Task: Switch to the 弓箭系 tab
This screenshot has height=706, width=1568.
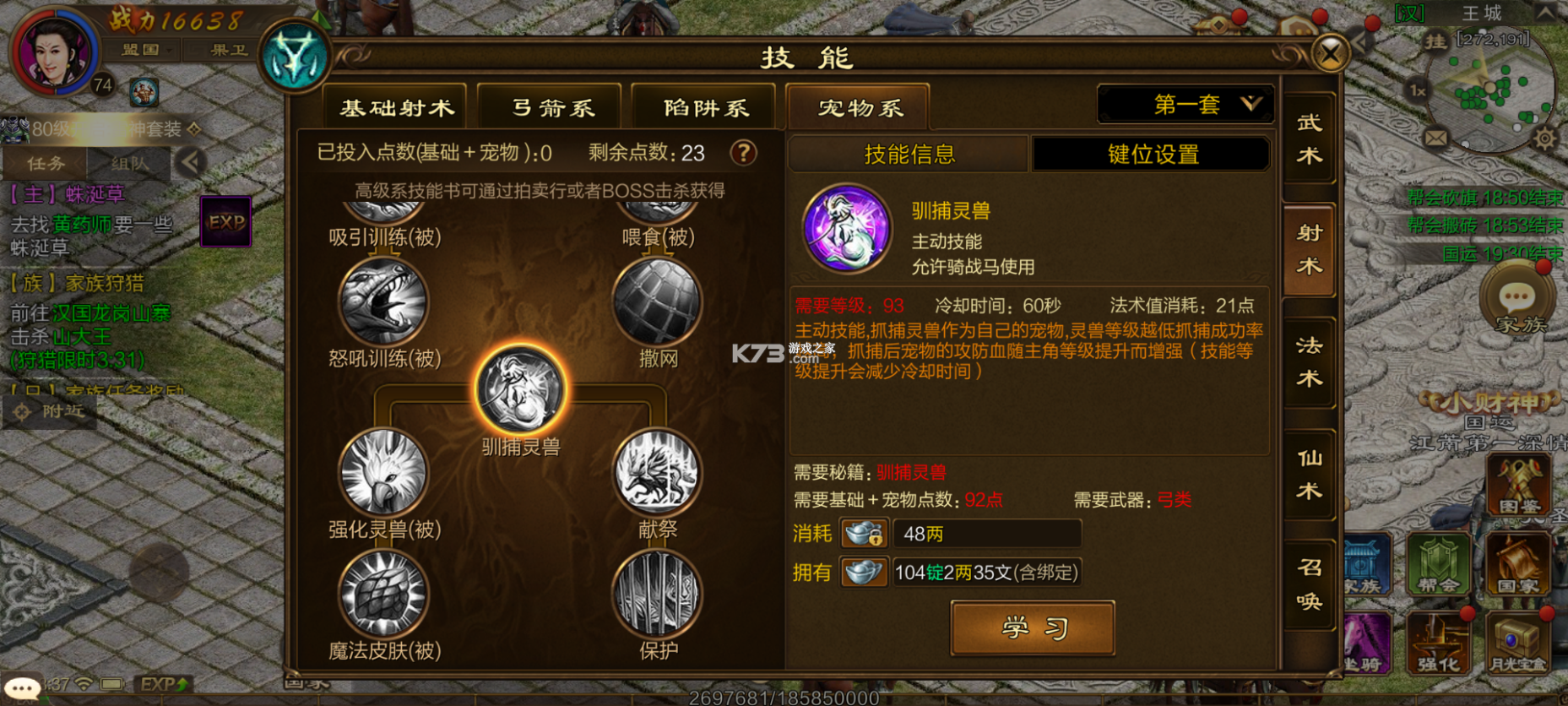Action: coord(549,106)
